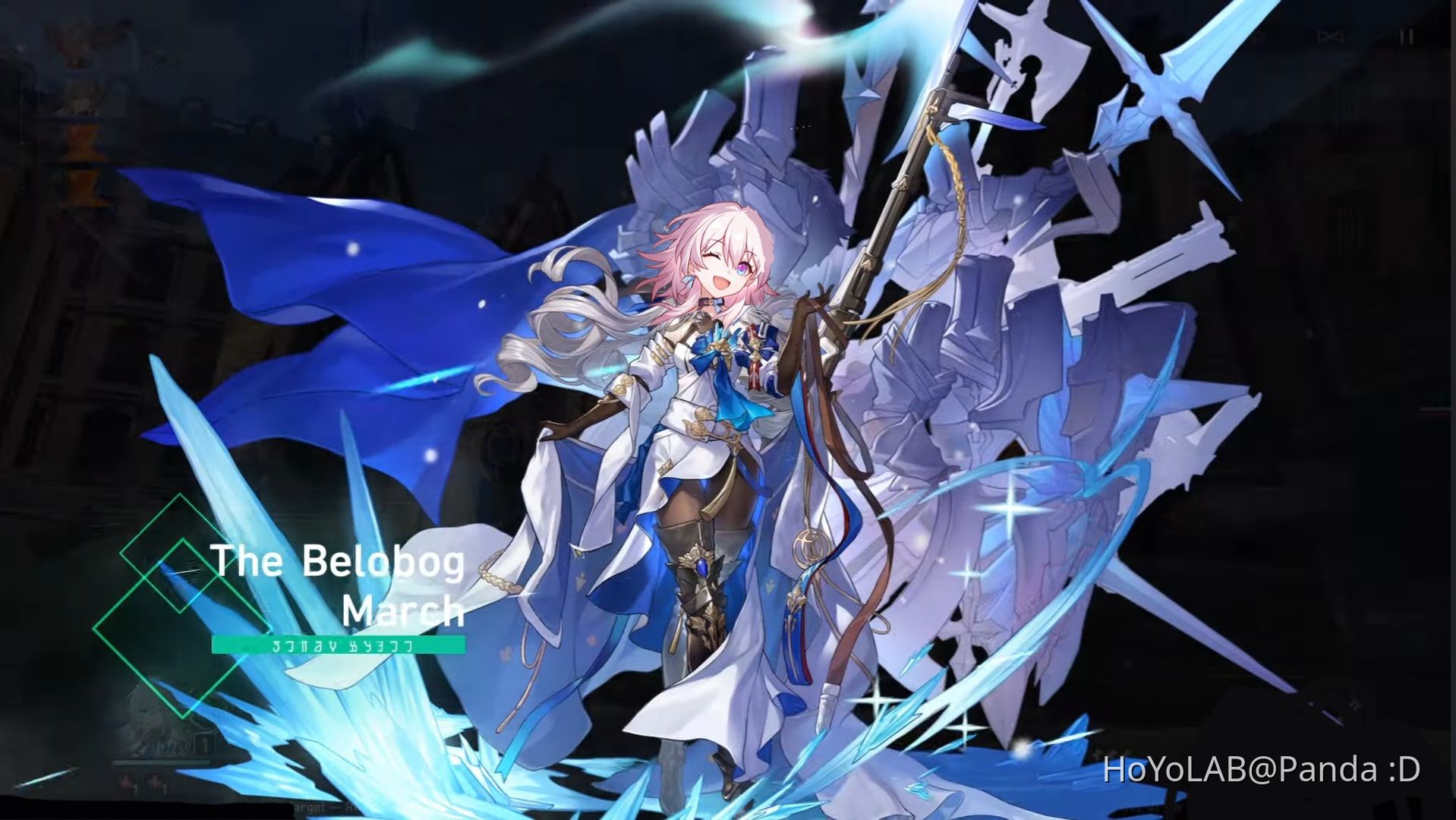Click the 'Target —' label at the screen bottom
The height and width of the screenshot is (820, 1456).
click(x=319, y=807)
